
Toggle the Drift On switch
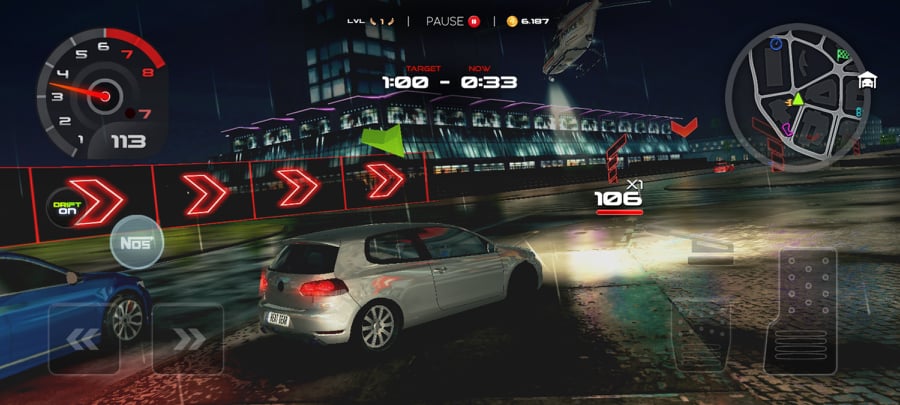66,207
